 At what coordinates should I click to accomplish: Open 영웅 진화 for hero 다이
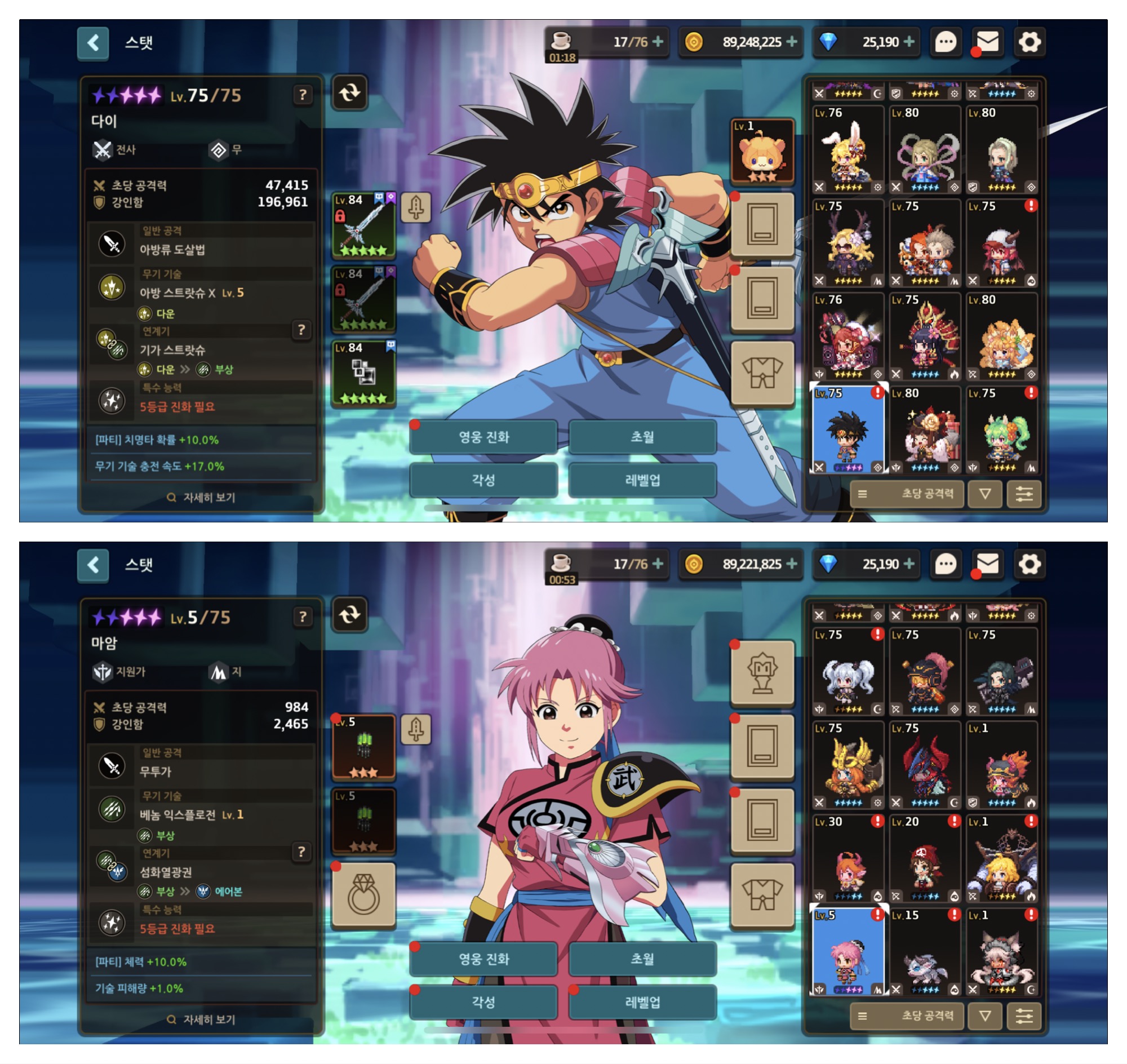coord(483,437)
